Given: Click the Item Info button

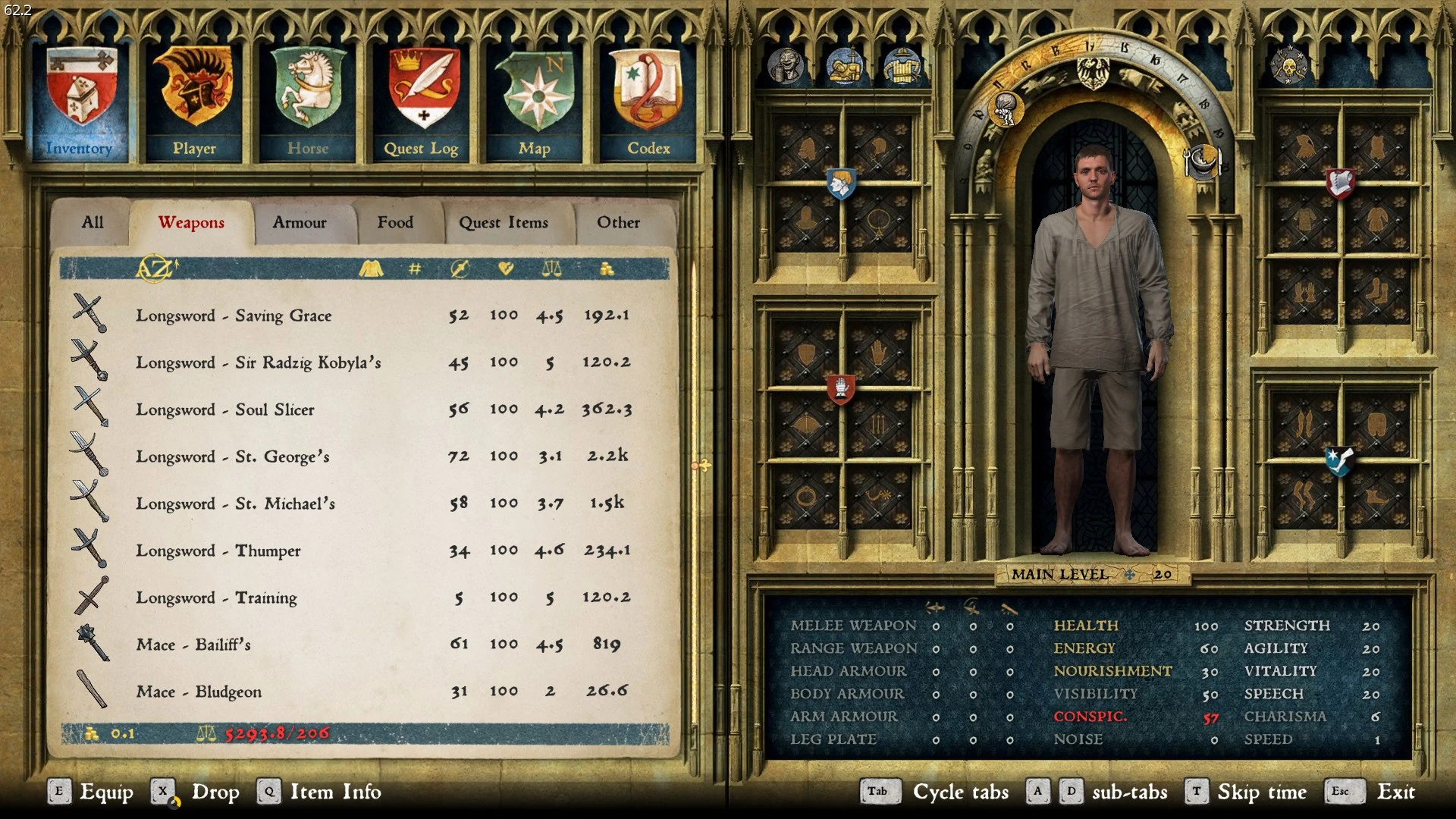Looking at the screenshot, I should pyautogui.click(x=334, y=792).
